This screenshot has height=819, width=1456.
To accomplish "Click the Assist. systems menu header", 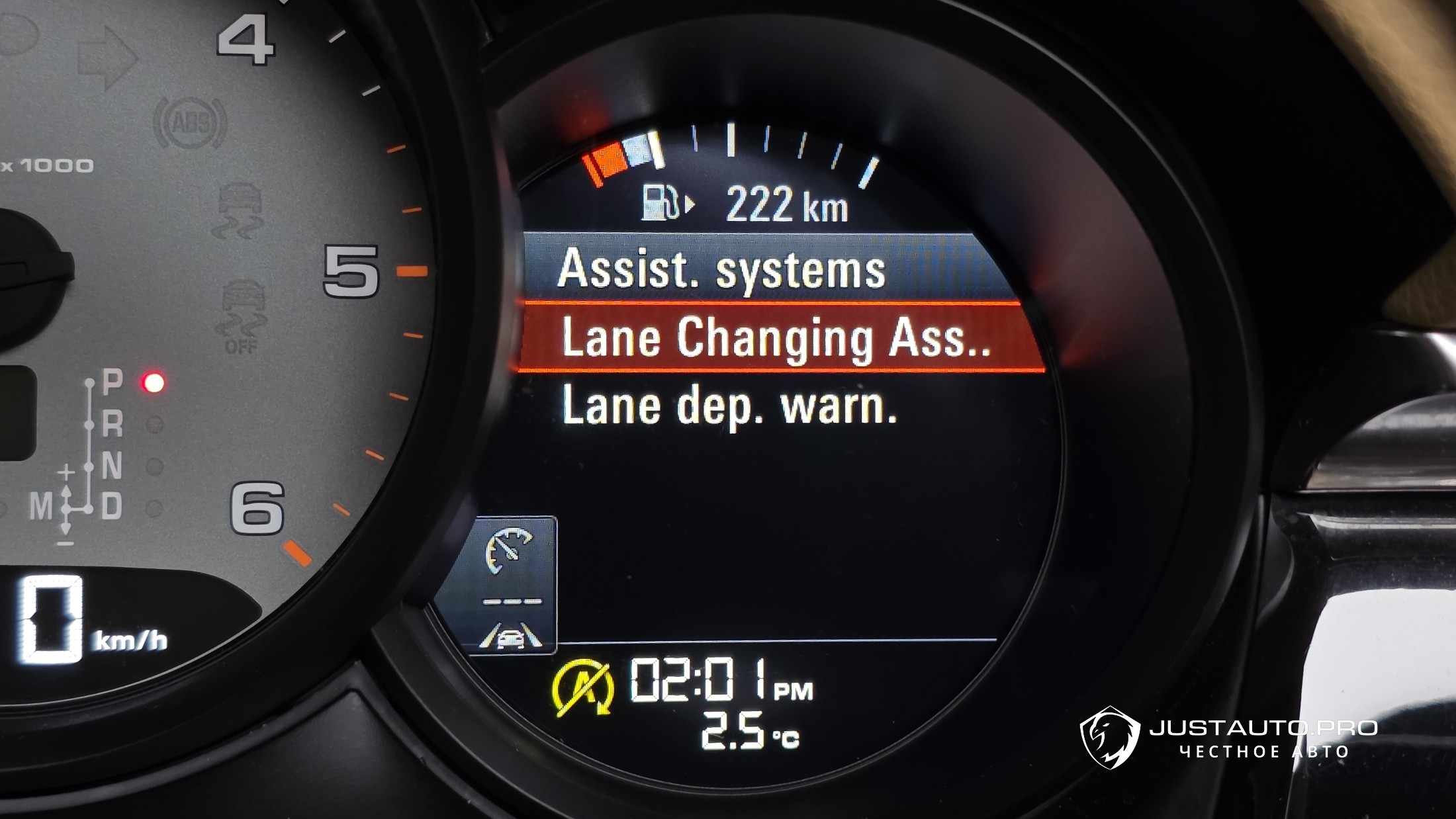I will coord(721,270).
